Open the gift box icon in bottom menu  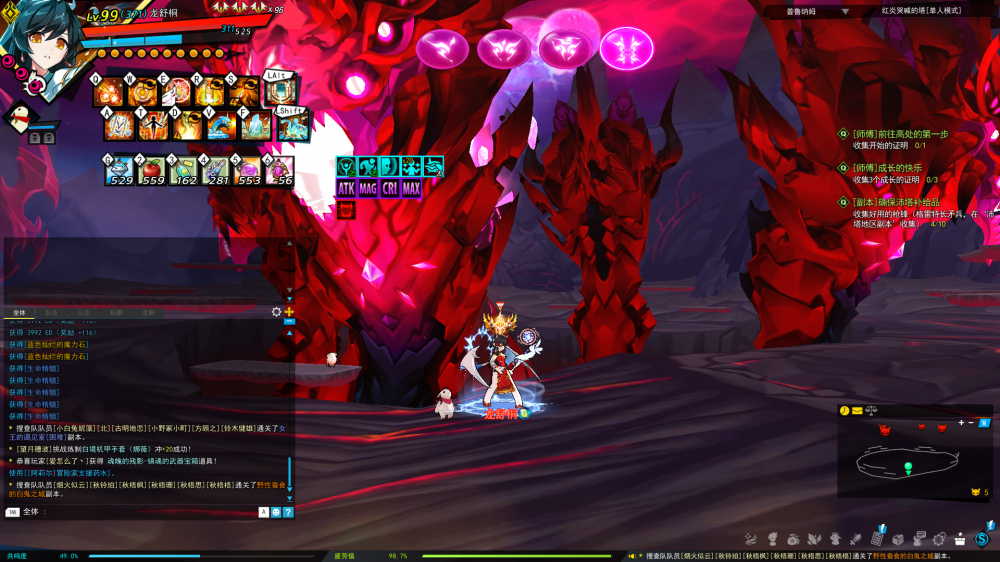tap(960, 539)
